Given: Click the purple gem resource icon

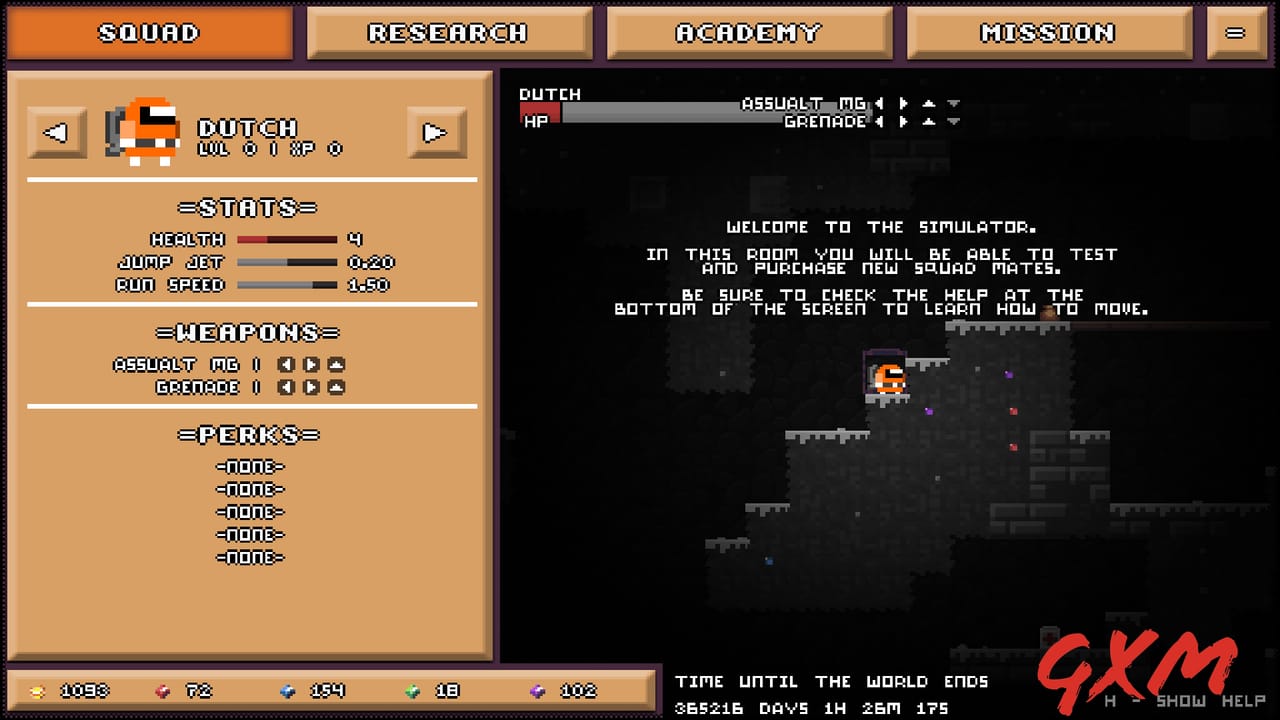Looking at the screenshot, I should pyautogui.click(x=540, y=691).
